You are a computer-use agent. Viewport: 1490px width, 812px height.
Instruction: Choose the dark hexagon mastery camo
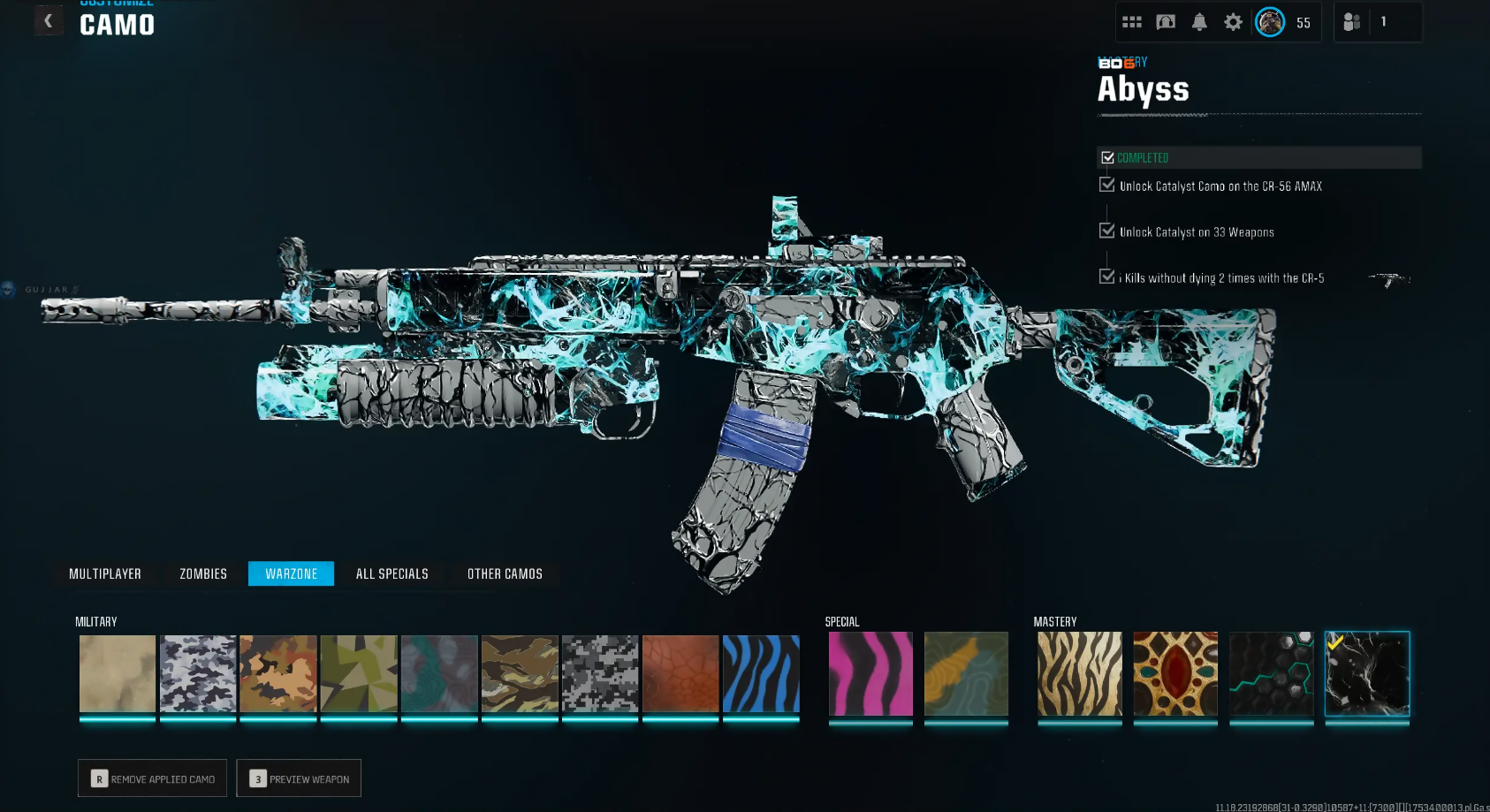point(1271,673)
